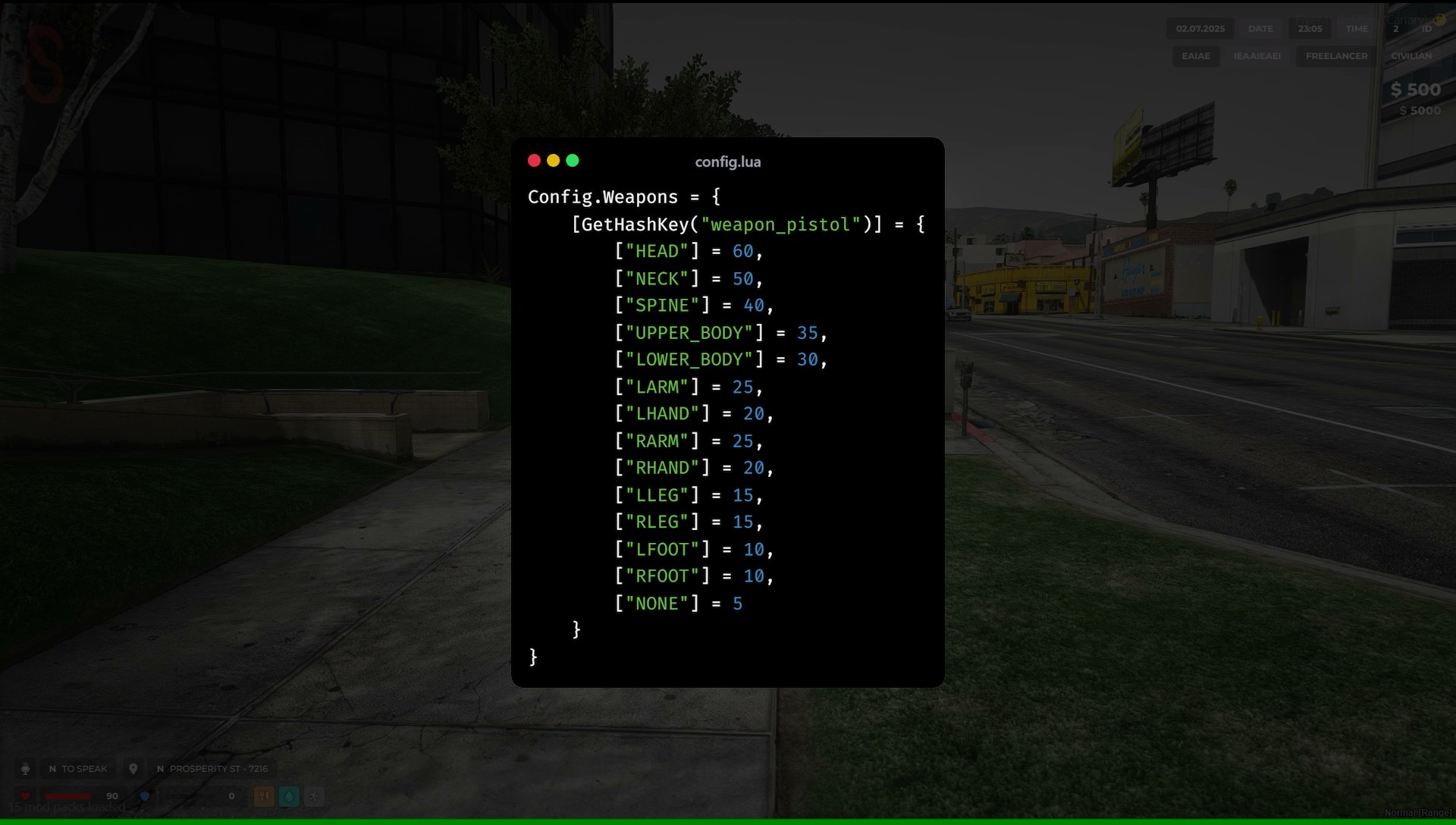The height and width of the screenshot is (825, 1456).
Task: Click the EAIAE server badge
Action: (1196, 55)
